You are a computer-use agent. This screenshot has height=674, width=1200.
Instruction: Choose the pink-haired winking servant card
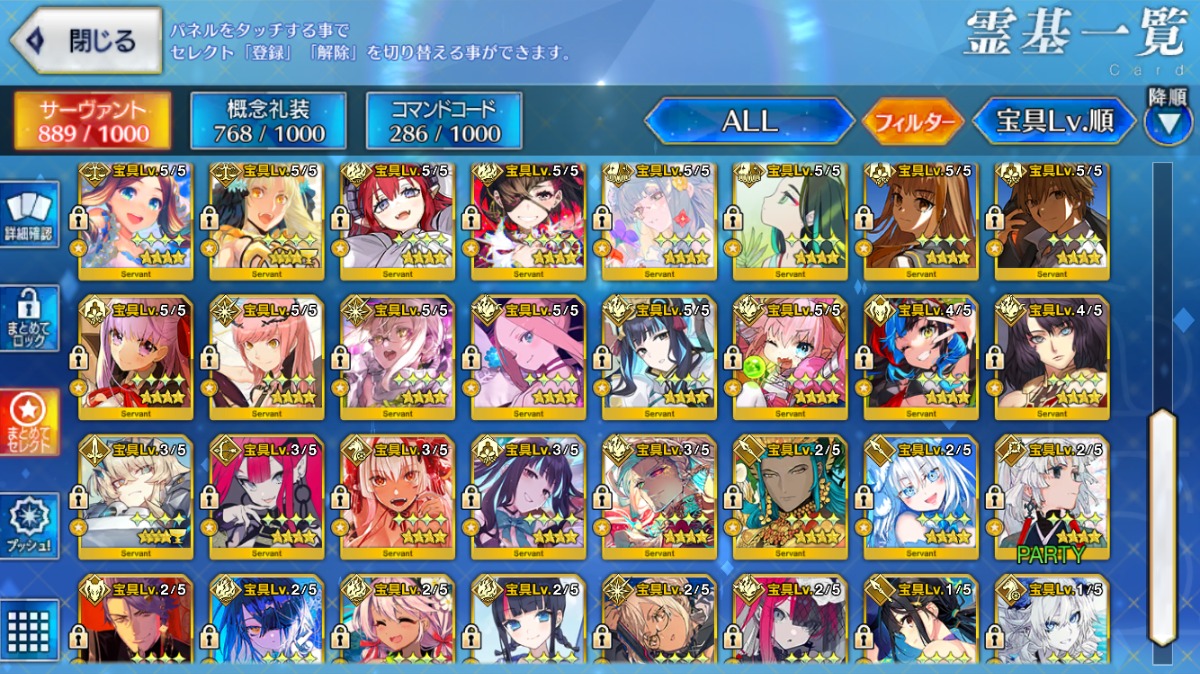coord(790,358)
